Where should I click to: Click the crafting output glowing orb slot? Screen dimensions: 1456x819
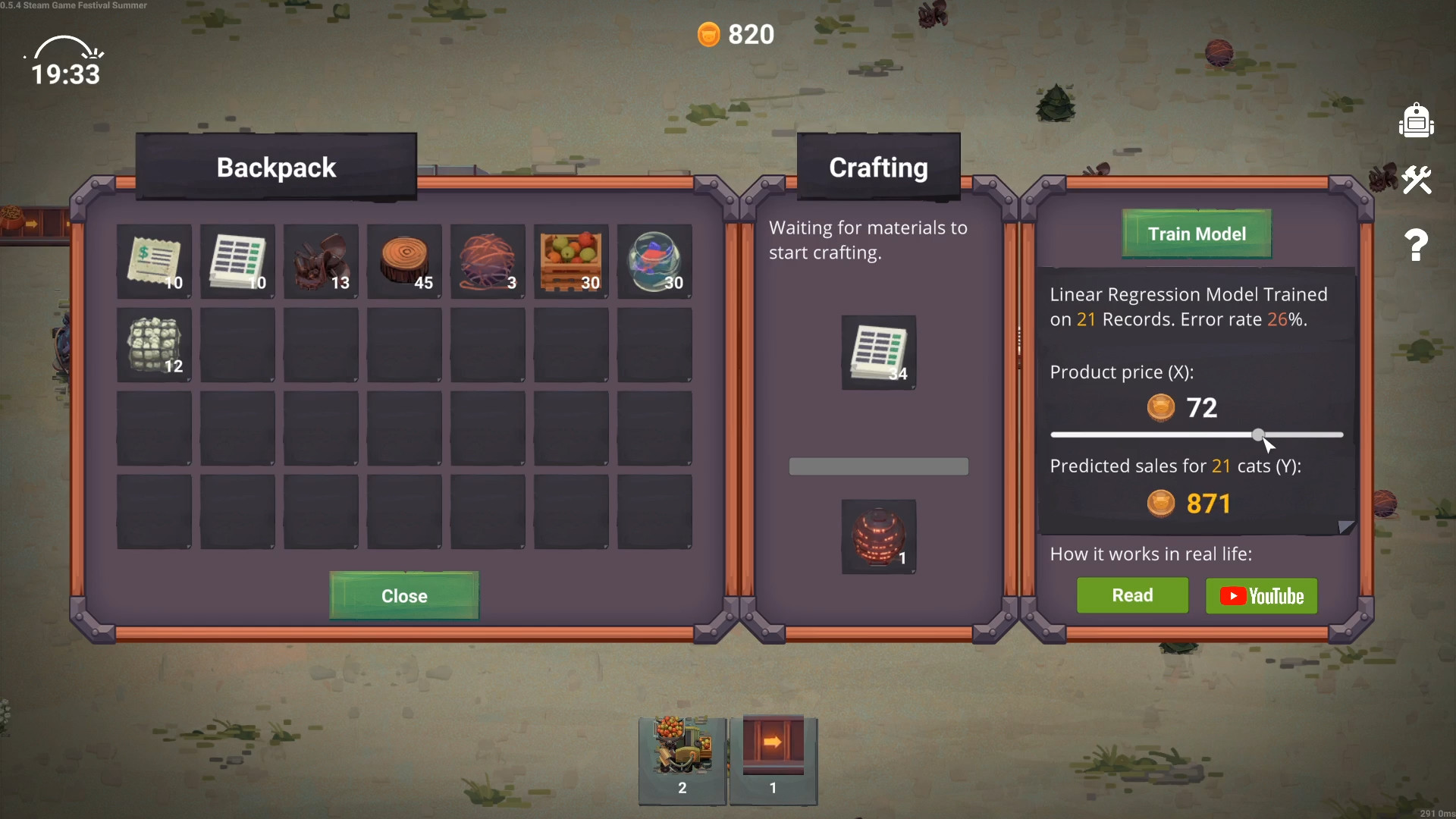[x=879, y=537]
